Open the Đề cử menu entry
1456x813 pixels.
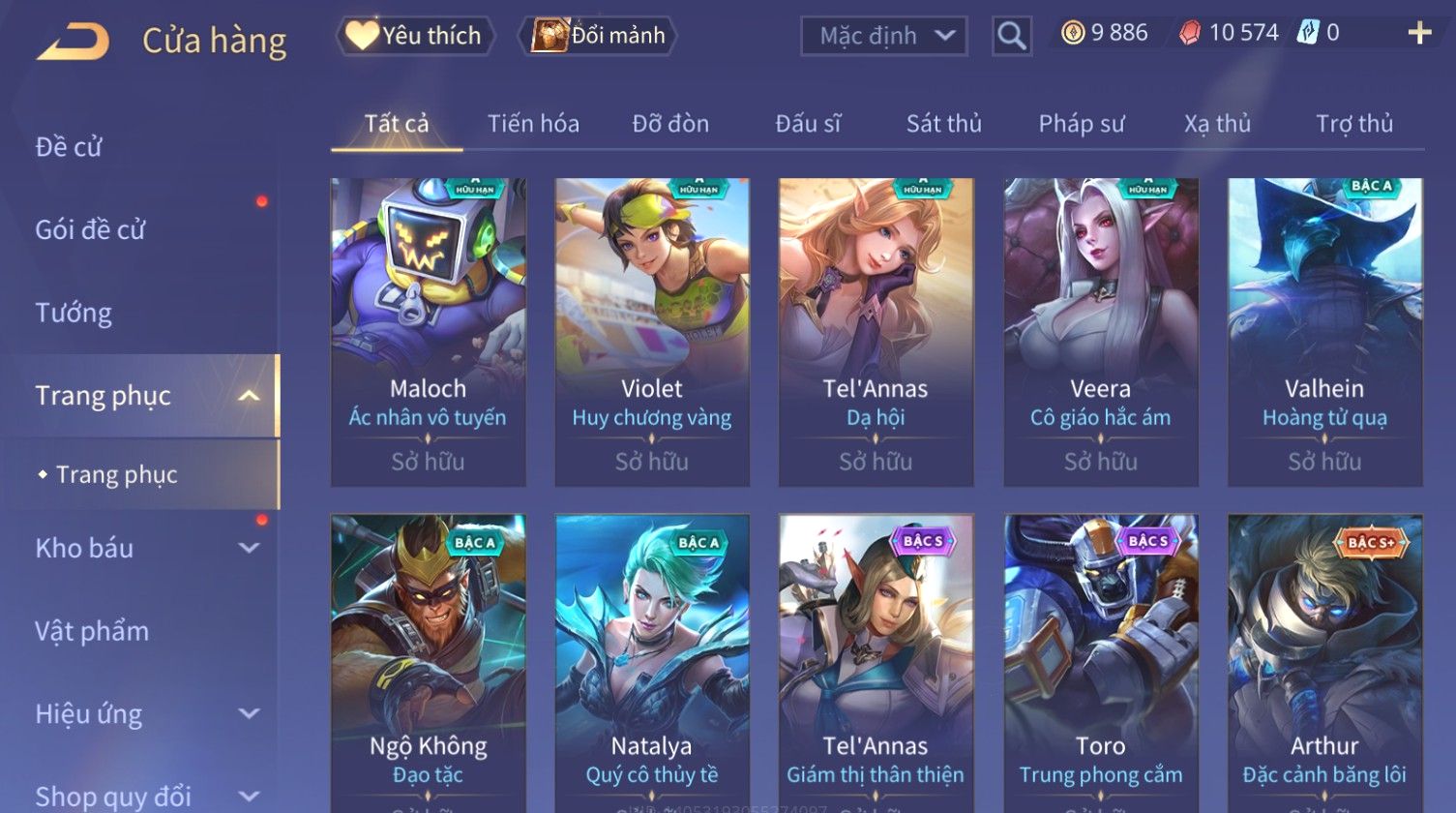tap(69, 147)
